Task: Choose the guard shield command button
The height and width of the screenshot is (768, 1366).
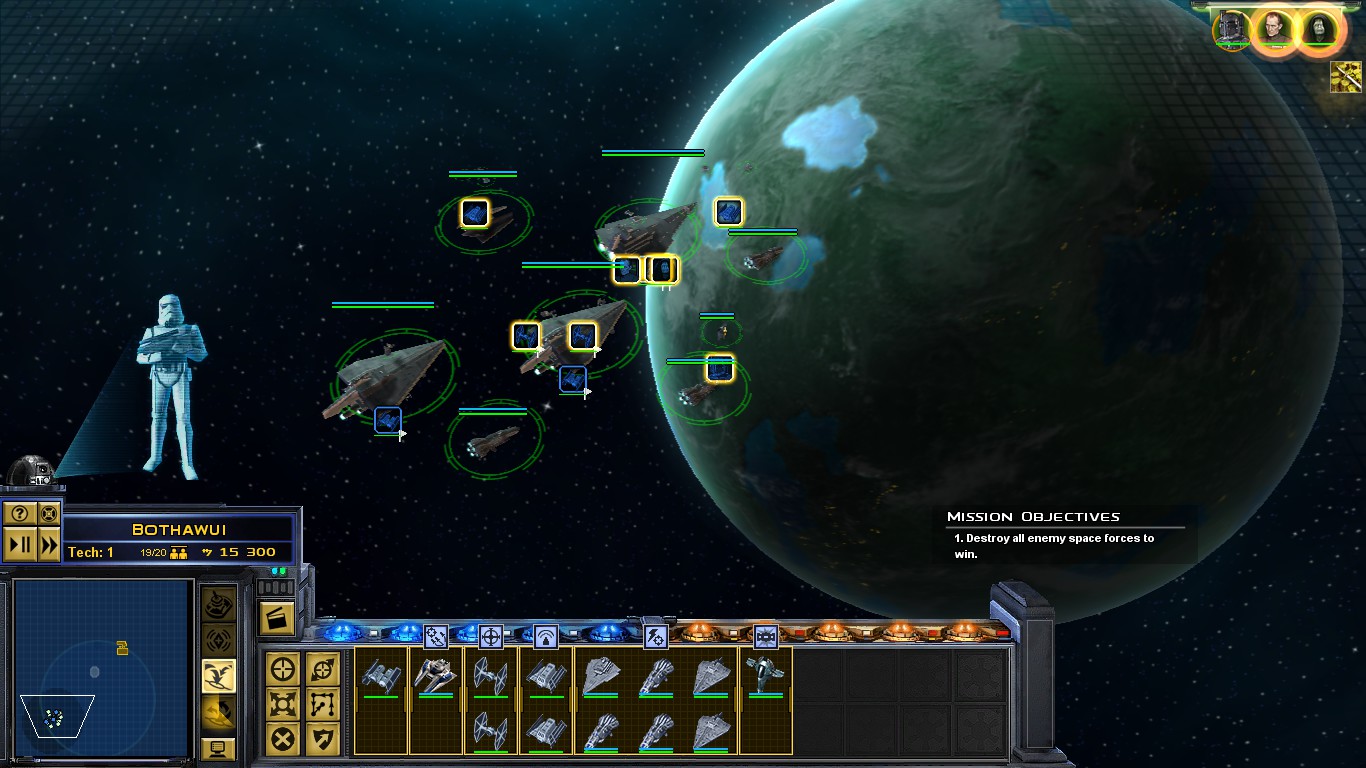Action: coord(322,740)
